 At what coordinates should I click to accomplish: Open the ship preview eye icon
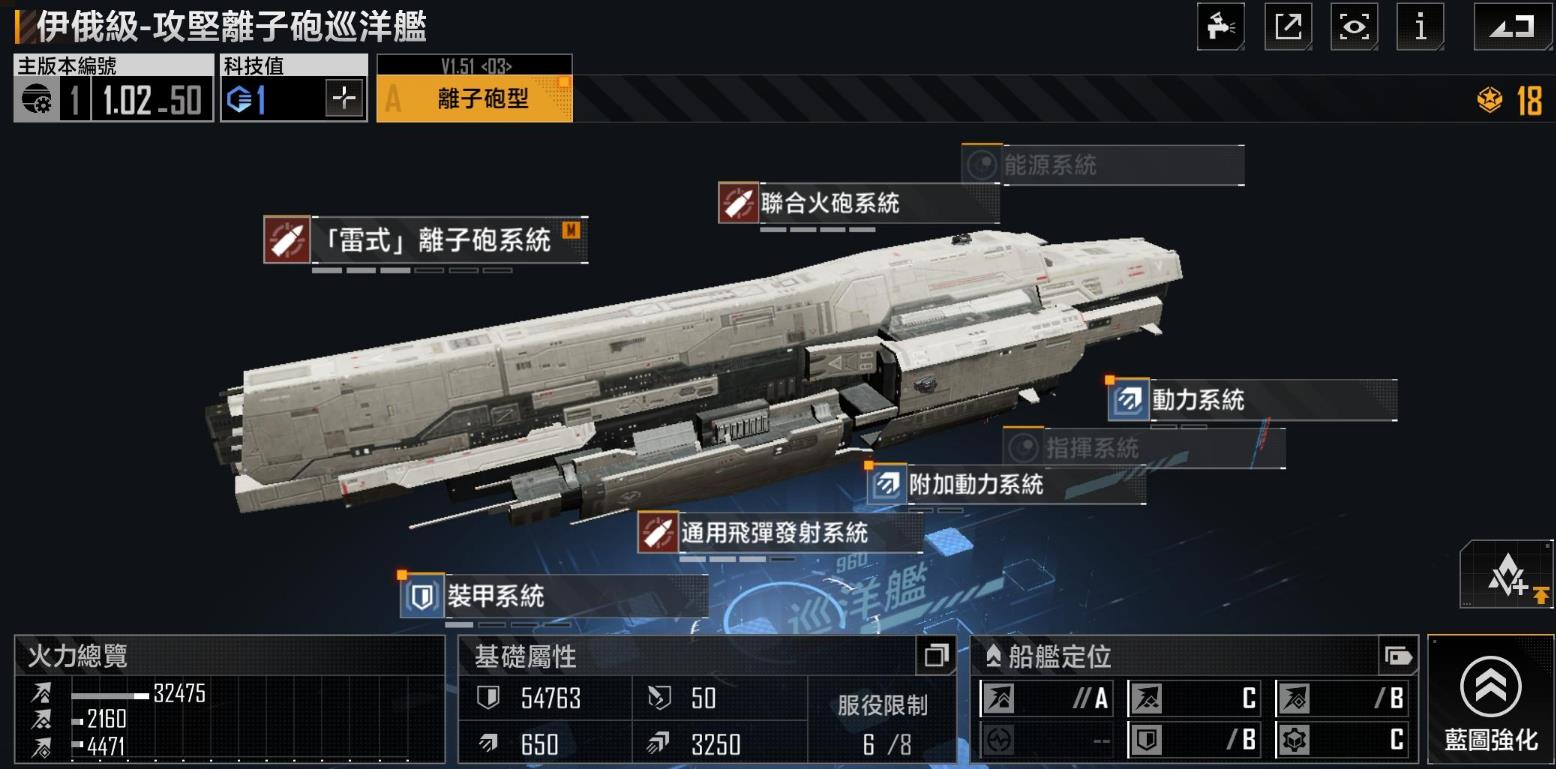tap(1354, 26)
